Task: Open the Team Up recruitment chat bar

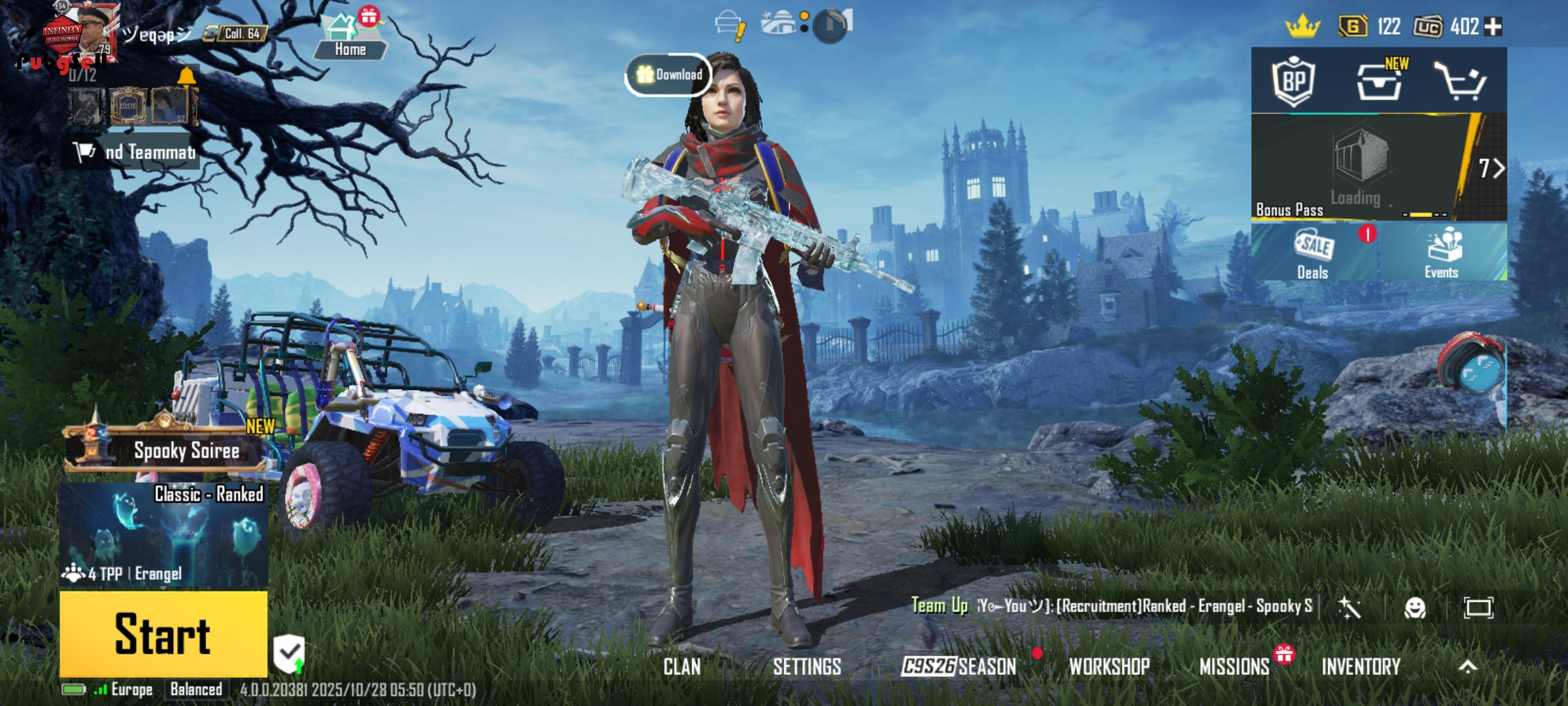Action: pyautogui.click(x=1111, y=607)
